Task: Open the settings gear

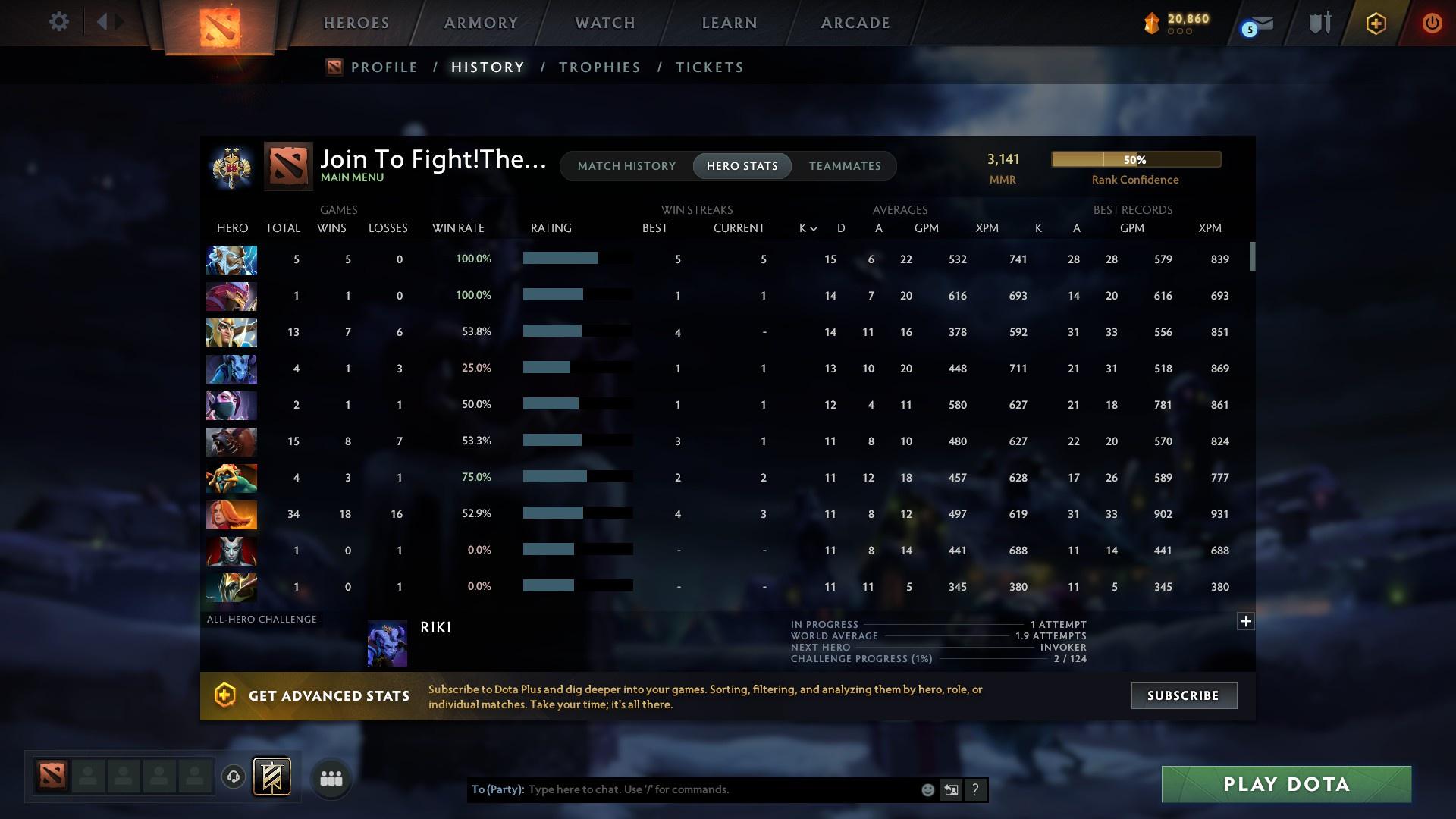Action: point(59,21)
